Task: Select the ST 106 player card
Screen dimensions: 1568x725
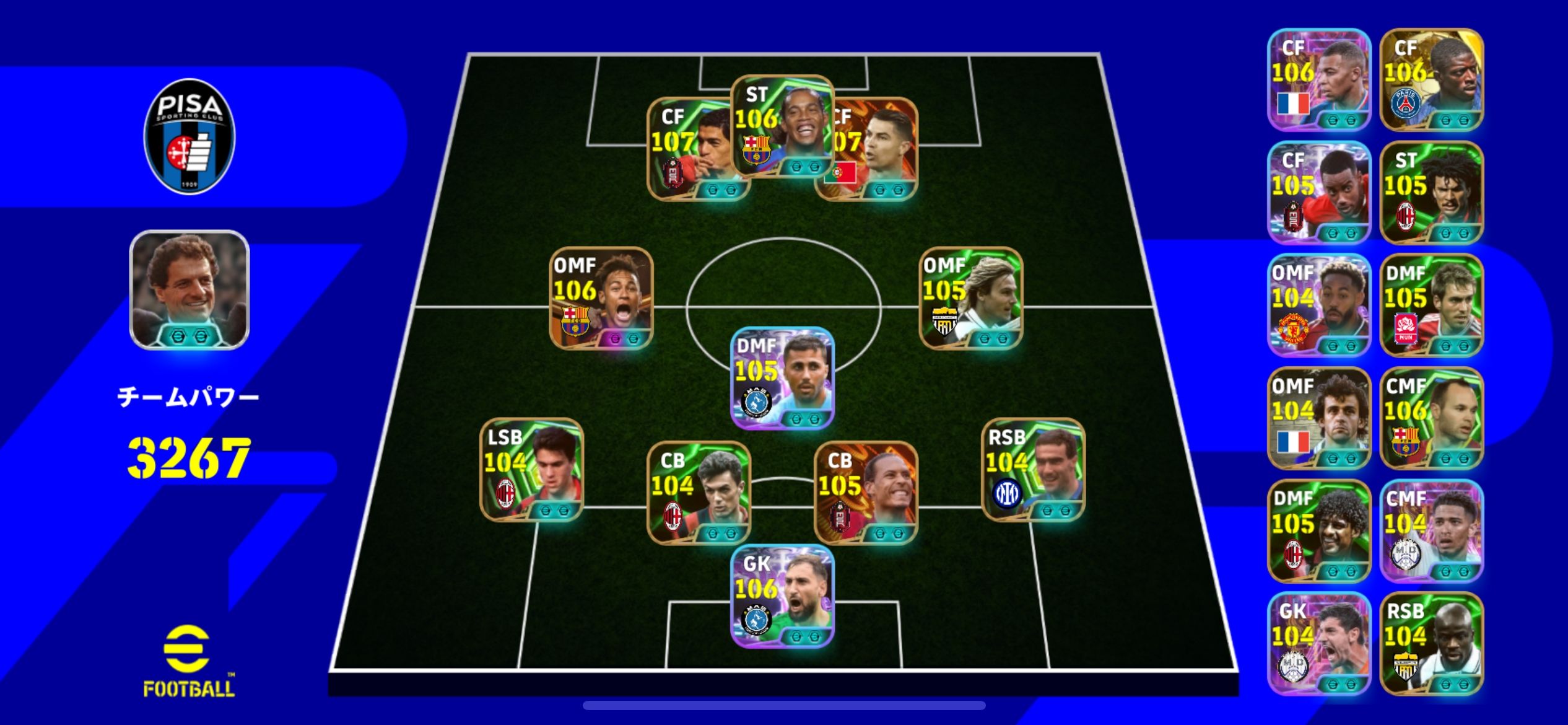Action: coord(782,127)
